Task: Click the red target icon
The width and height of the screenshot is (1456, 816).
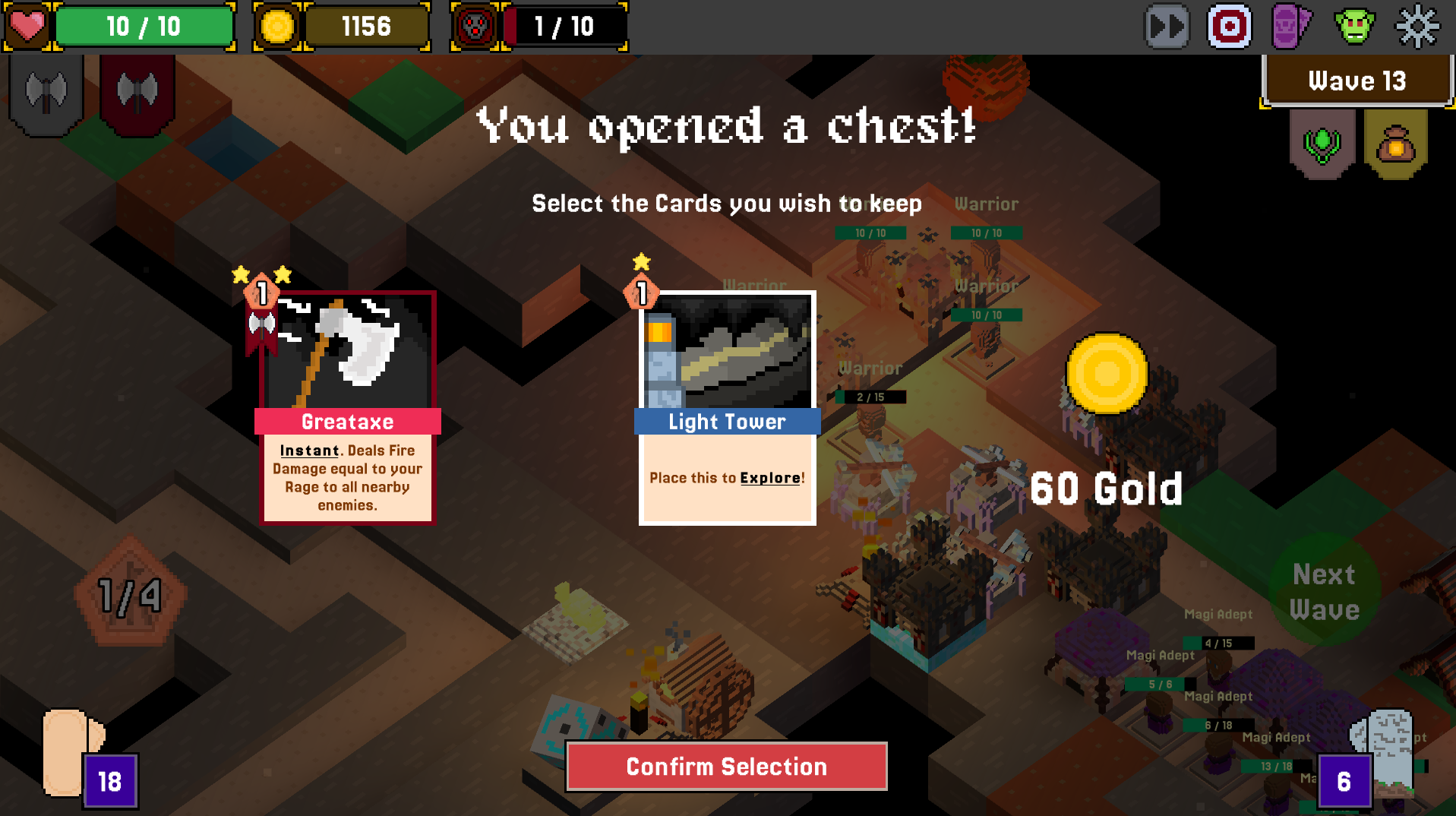Action: pyautogui.click(x=1230, y=27)
